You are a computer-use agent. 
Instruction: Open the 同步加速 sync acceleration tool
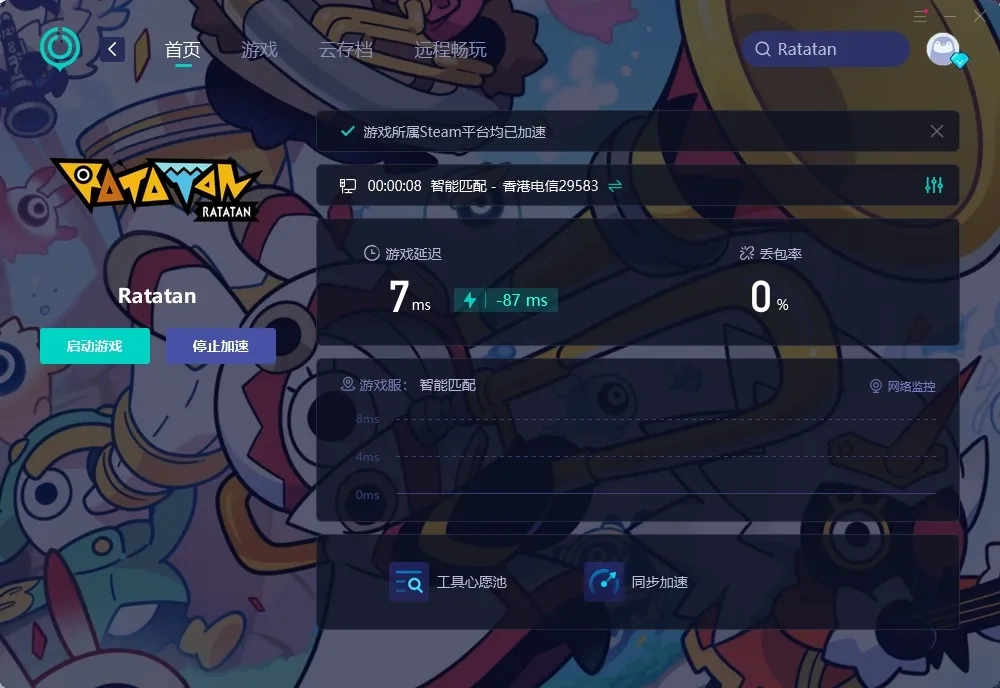coord(636,582)
